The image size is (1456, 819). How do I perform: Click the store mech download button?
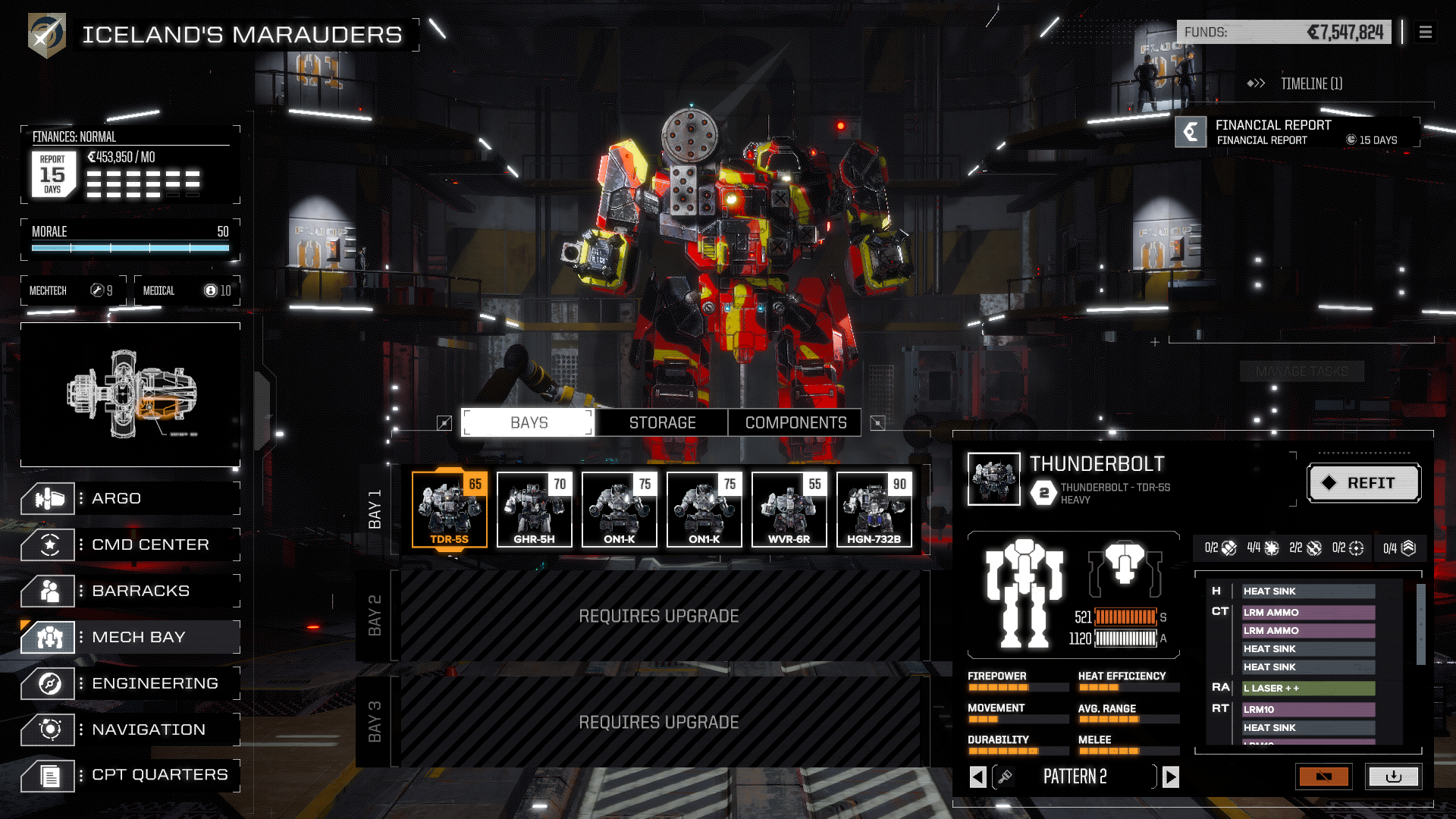(1394, 777)
